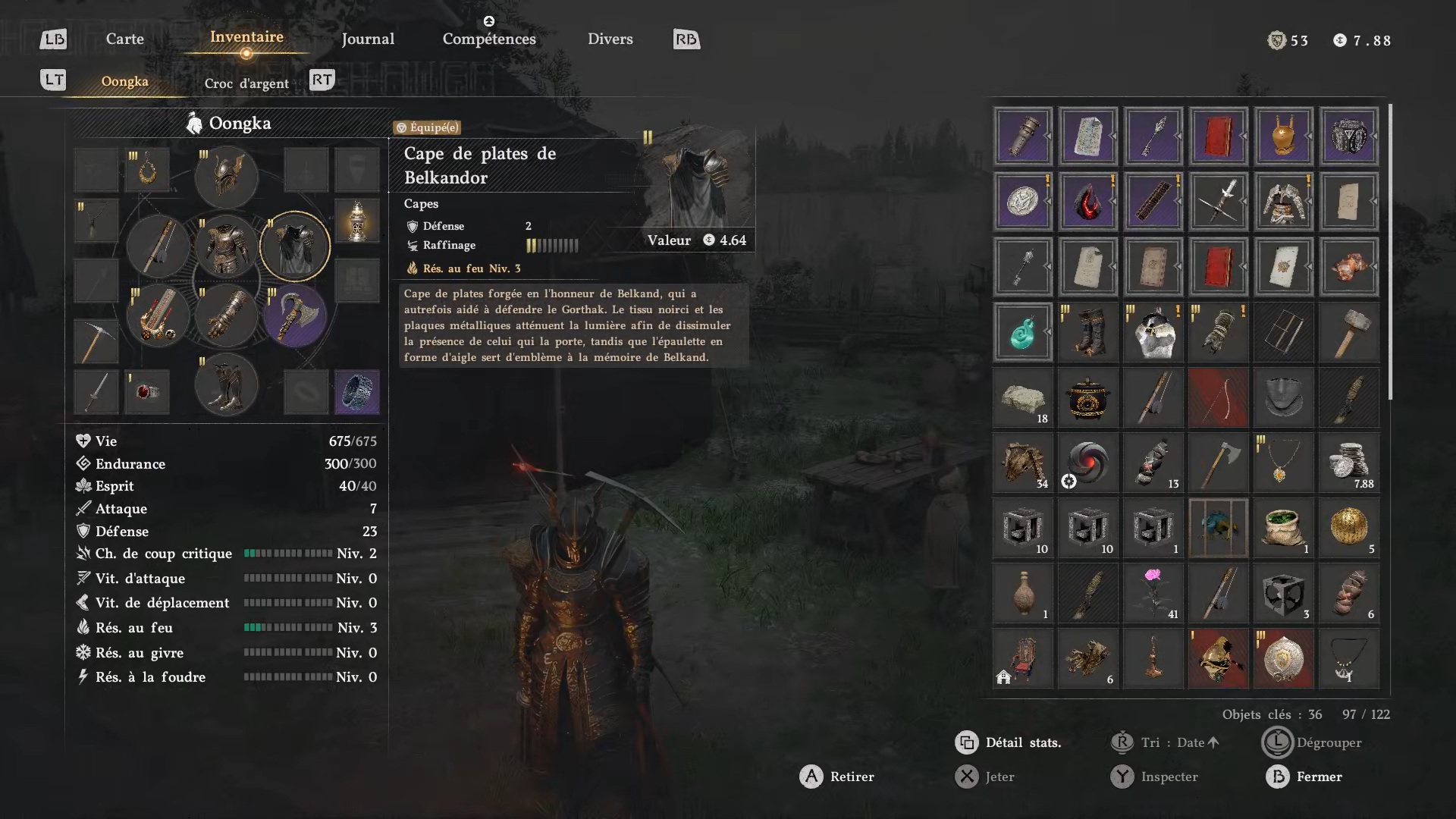
Task: Select the black cooking pot item
Action: click(x=1087, y=397)
